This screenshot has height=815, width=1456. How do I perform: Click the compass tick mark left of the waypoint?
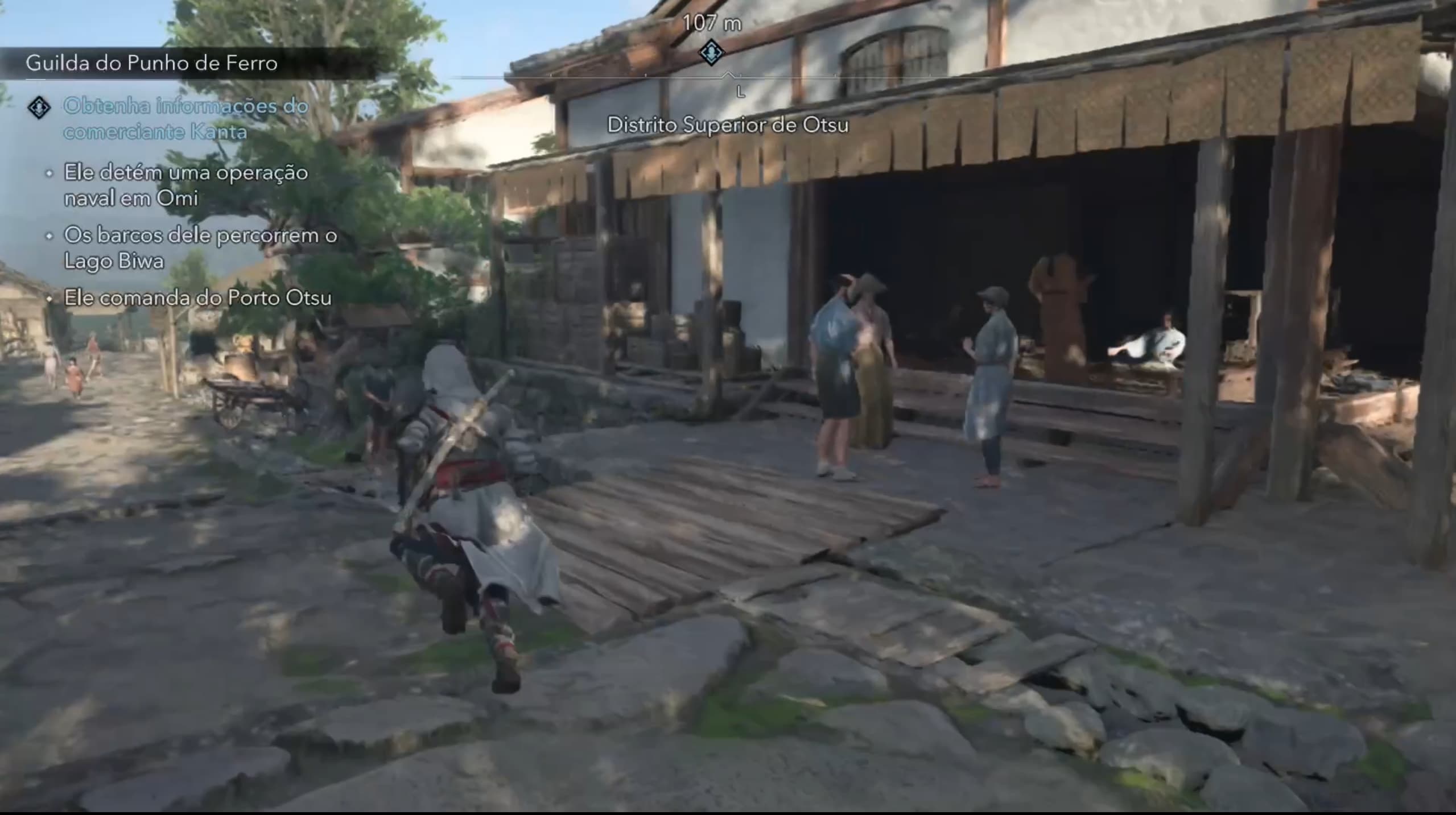[x=645, y=74]
